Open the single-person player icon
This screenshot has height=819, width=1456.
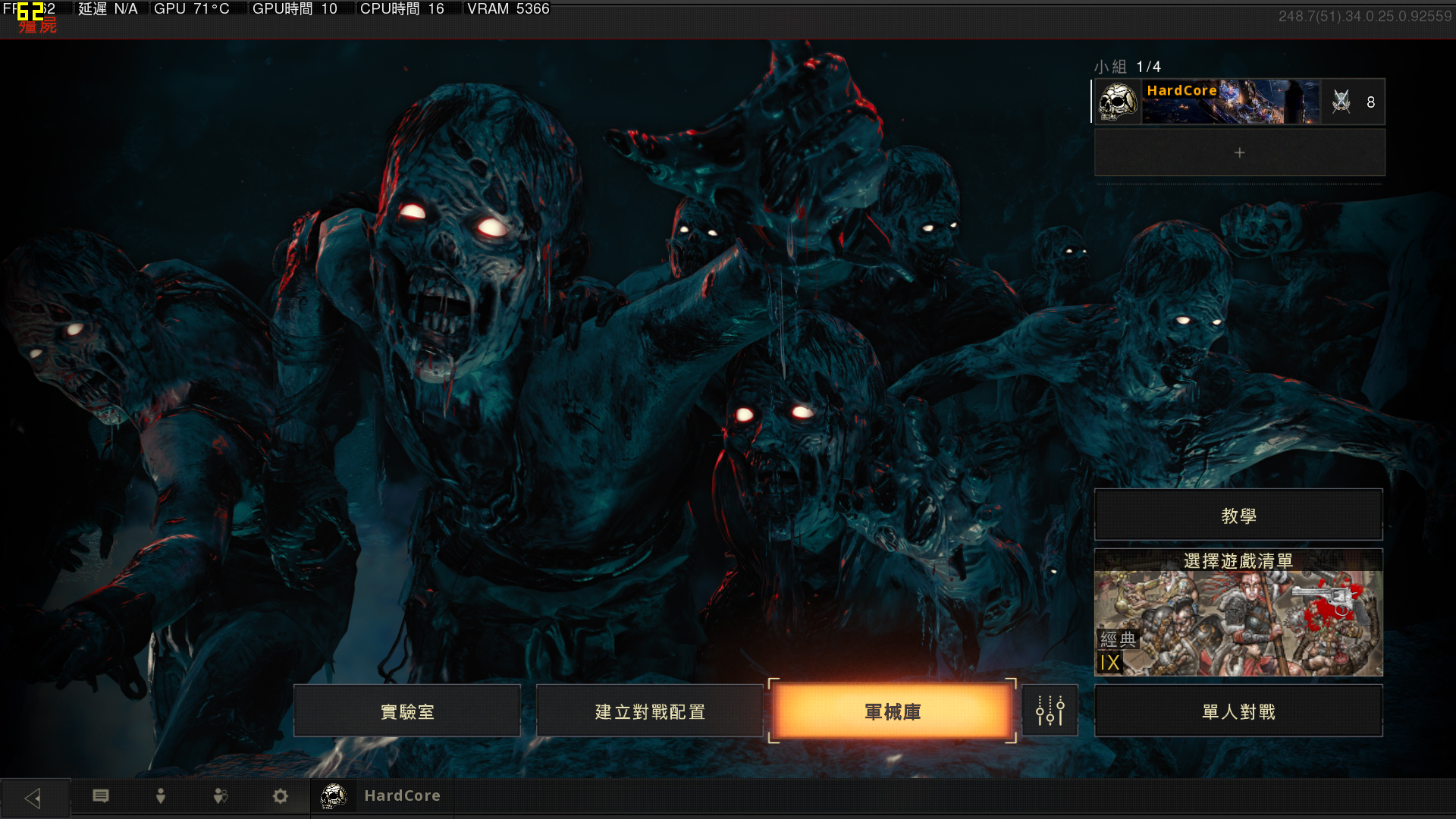(x=161, y=796)
